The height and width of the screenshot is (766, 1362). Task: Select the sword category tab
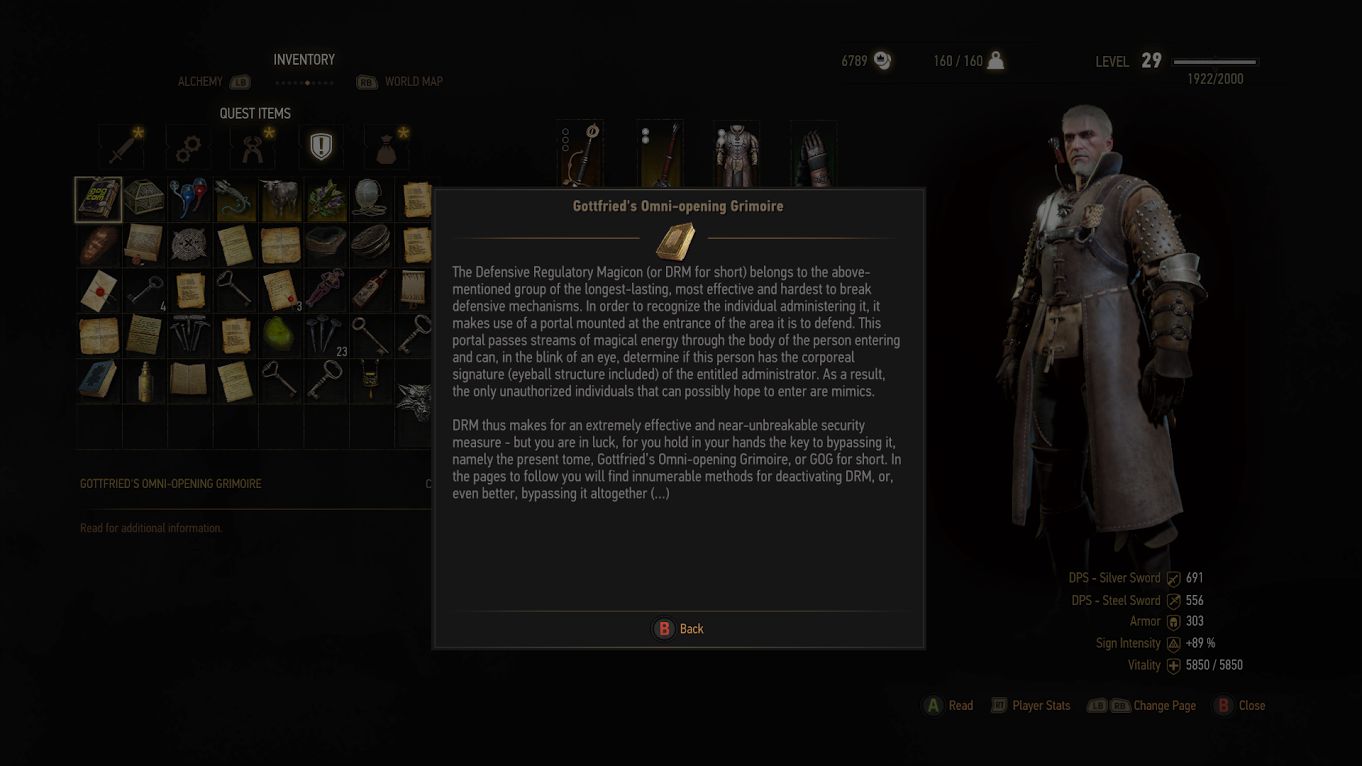tap(122, 148)
